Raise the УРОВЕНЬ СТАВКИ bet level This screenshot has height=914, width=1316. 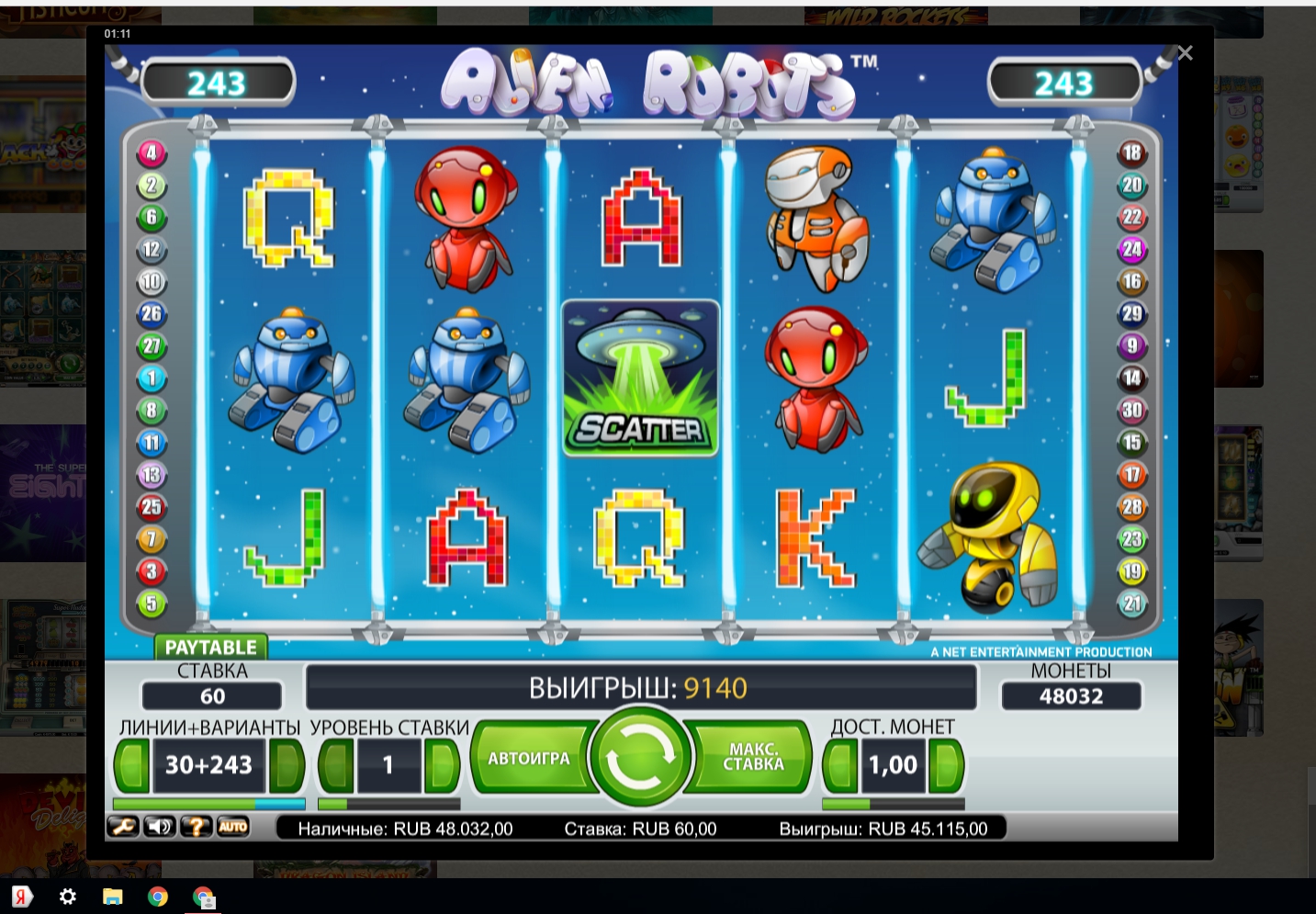442,764
